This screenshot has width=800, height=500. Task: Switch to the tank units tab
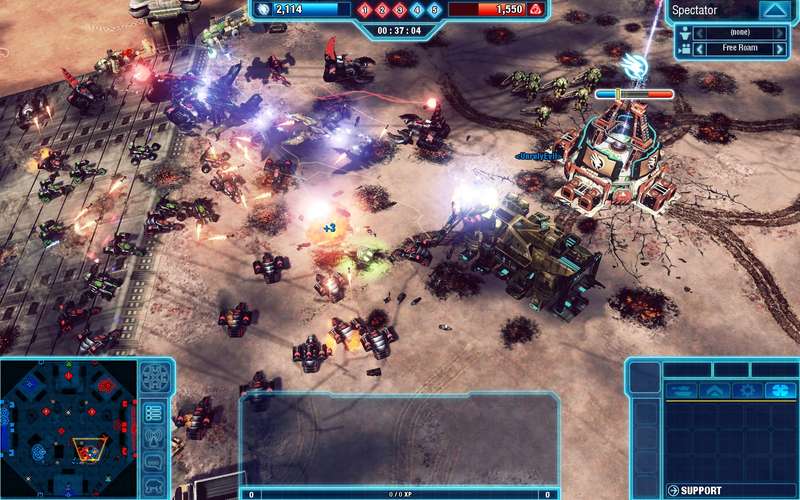pos(680,391)
